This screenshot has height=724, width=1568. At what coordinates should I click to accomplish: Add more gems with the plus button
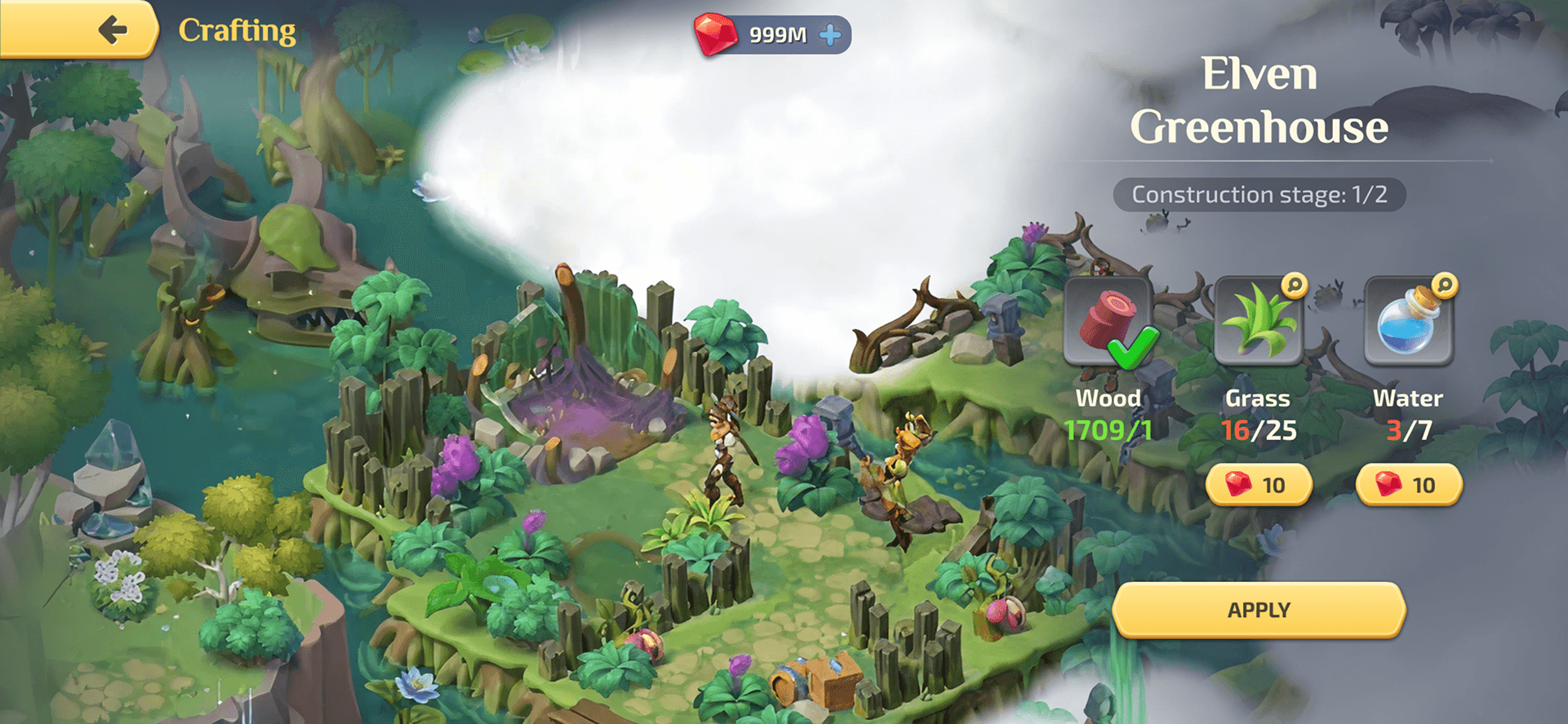click(x=830, y=35)
